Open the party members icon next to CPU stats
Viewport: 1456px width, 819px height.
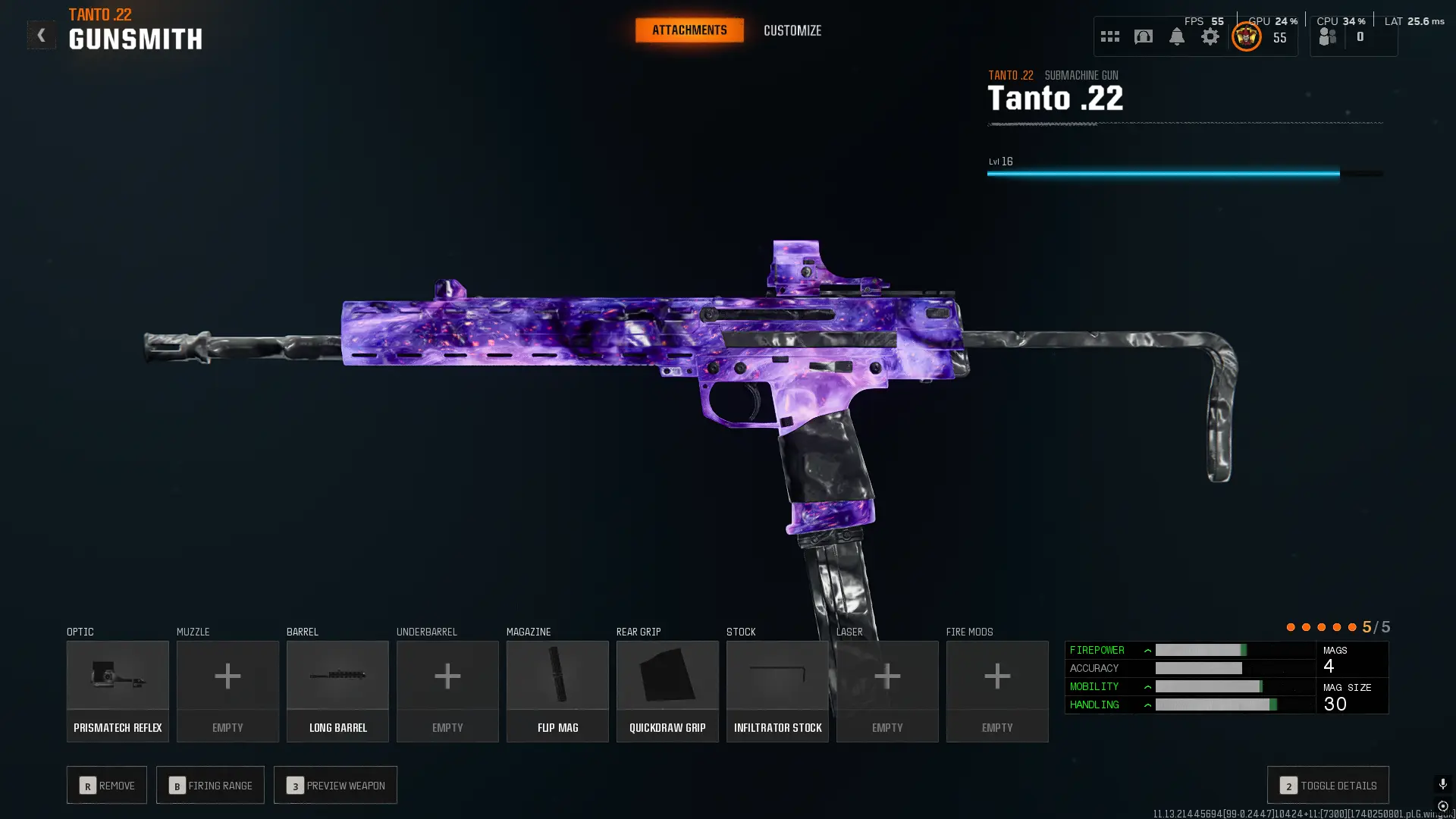[x=1327, y=34]
